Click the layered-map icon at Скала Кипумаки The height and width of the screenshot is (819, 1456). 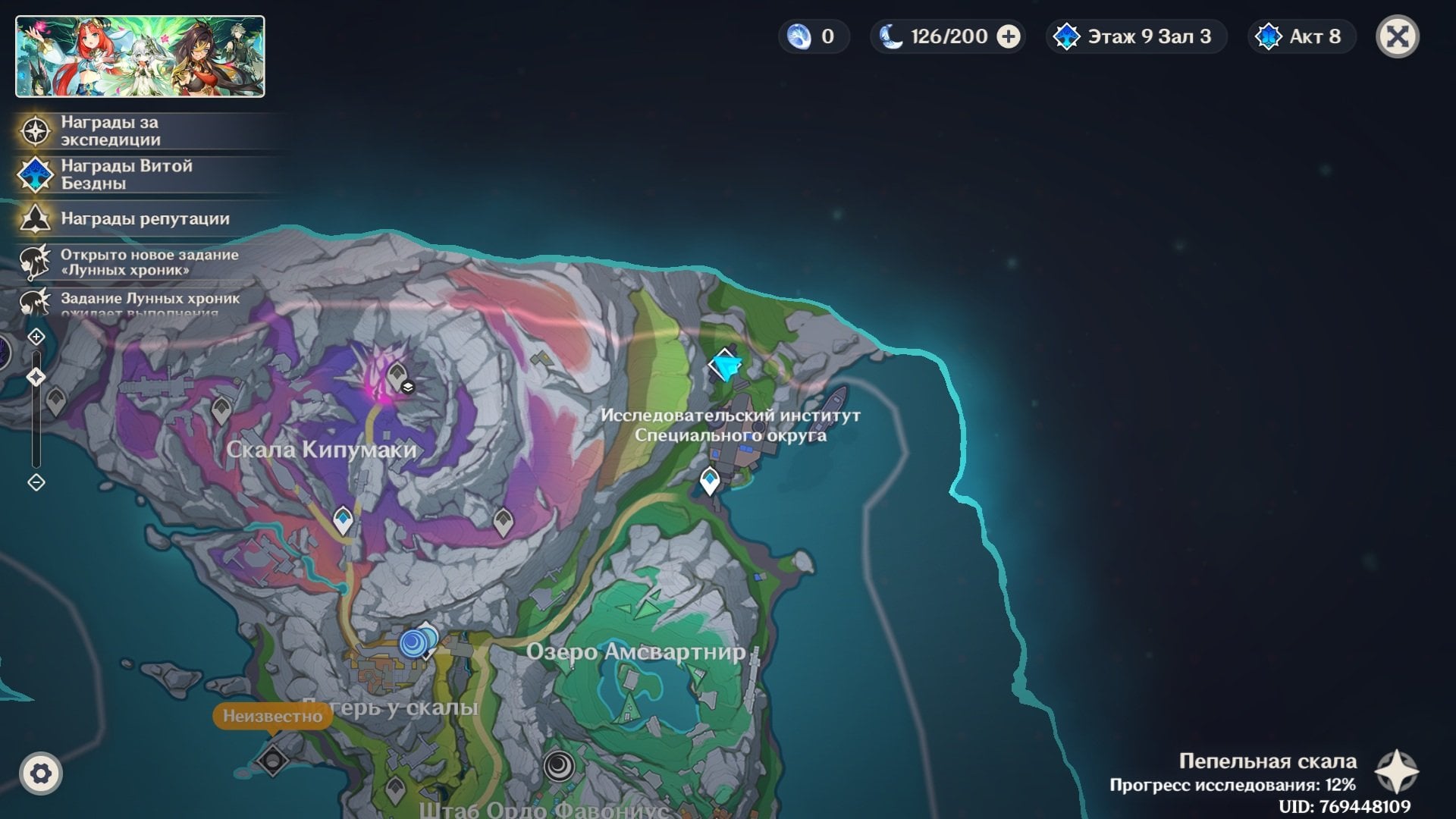pyautogui.click(x=408, y=387)
